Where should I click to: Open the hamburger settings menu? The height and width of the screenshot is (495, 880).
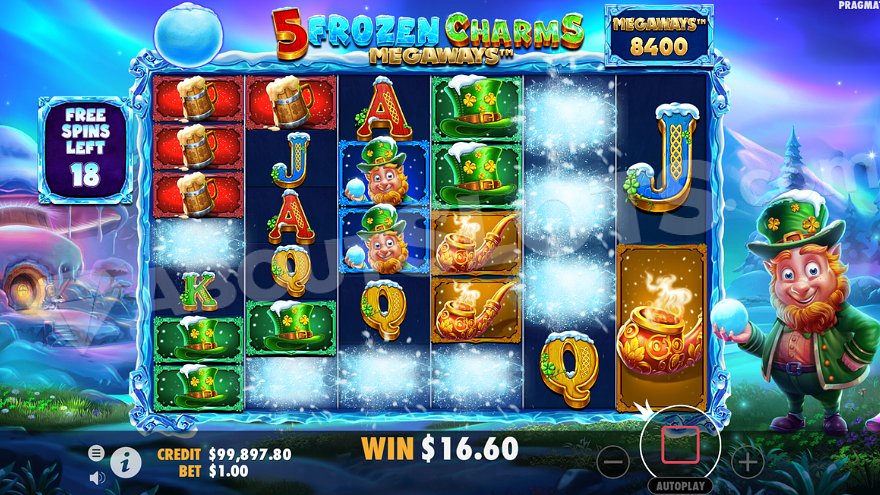click(x=96, y=453)
